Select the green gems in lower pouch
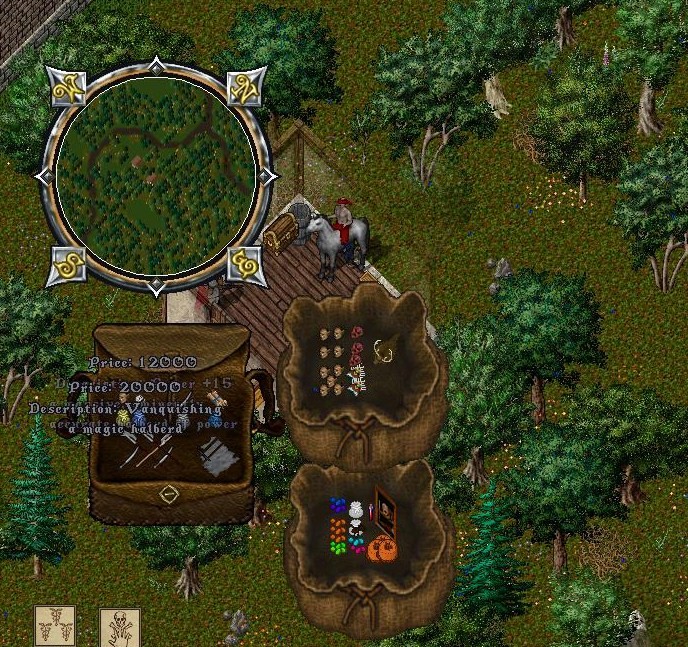The width and height of the screenshot is (688, 647). coord(339,546)
